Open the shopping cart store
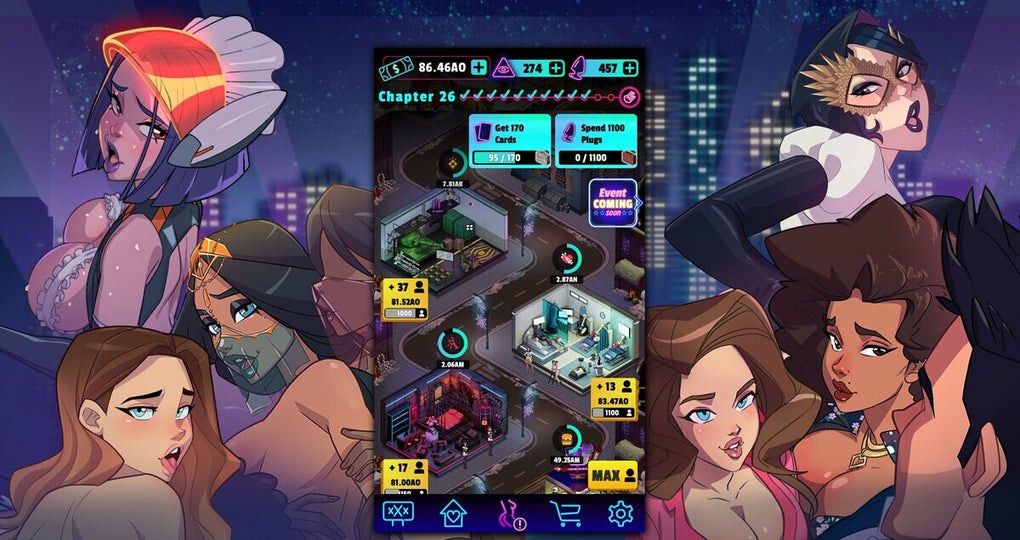 pyautogui.click(x=566, y=514)
